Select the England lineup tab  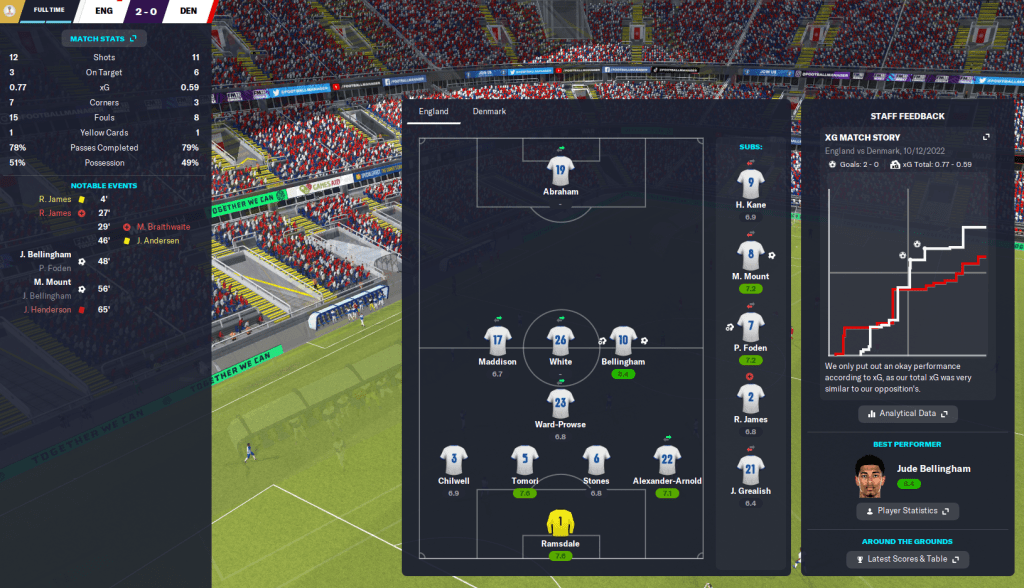(434, 112)
